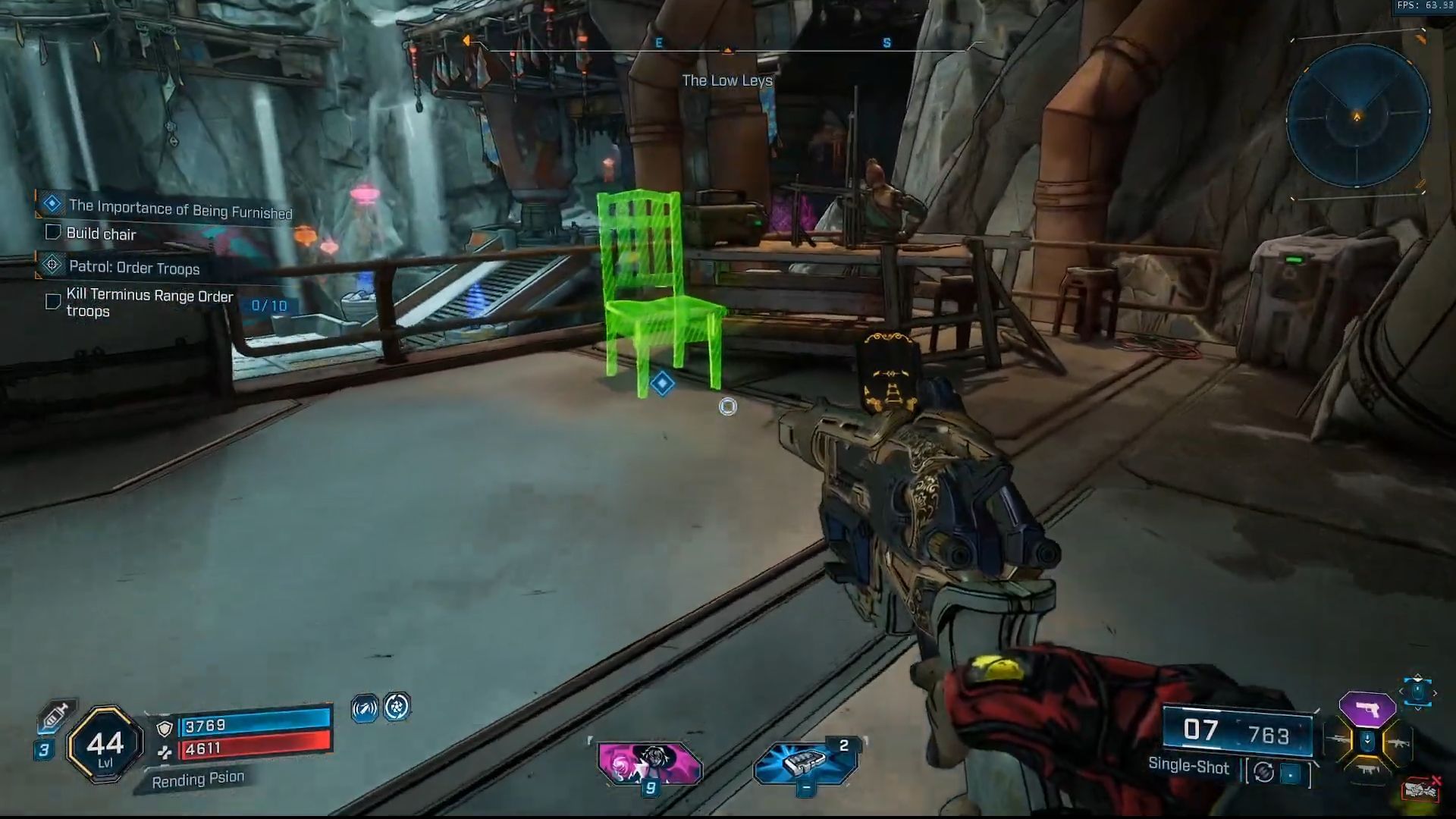
Task: Use the blue ordnance ability icon
Action: (x=805, y=762)
